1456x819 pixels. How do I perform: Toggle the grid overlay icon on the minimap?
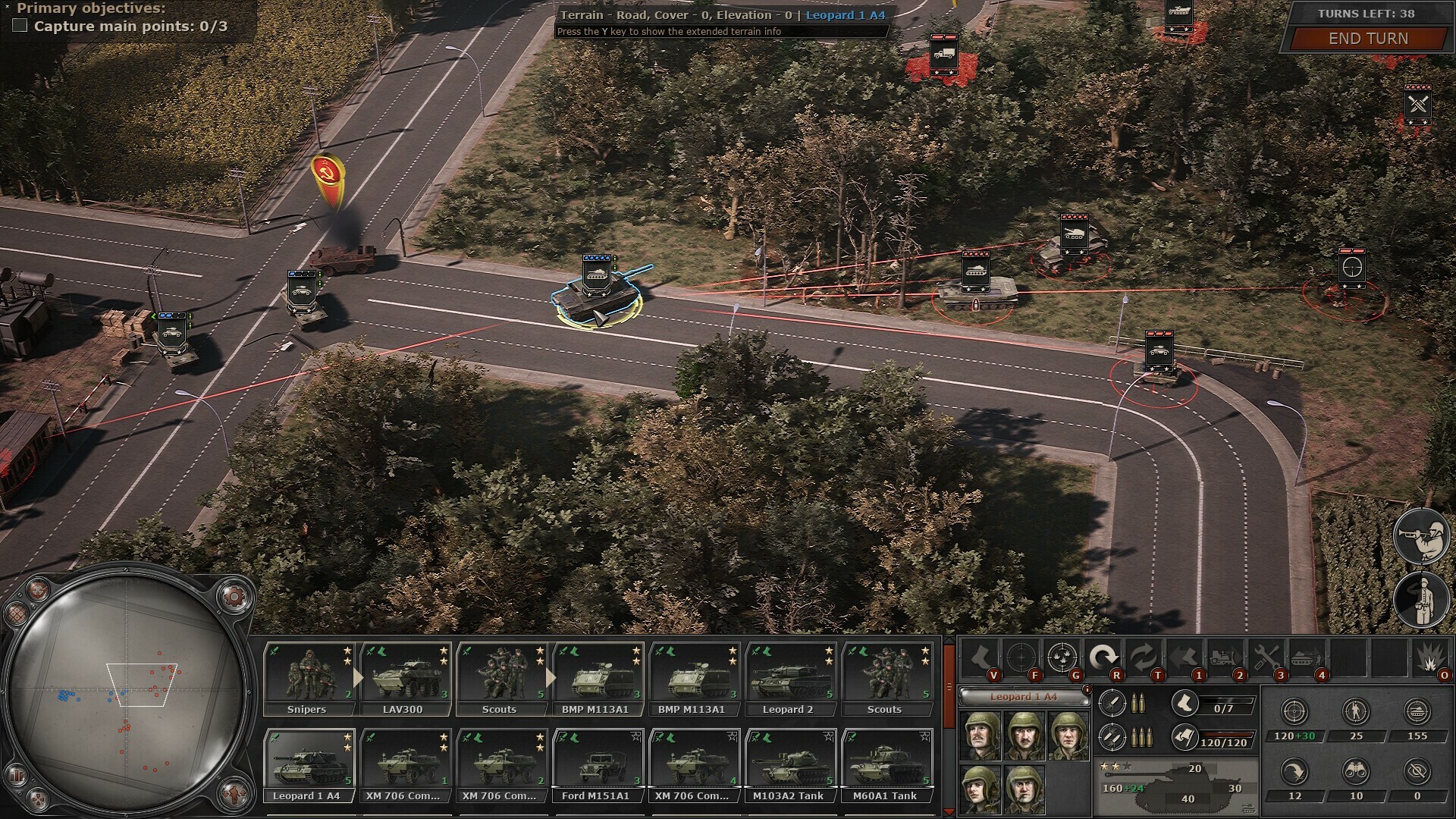click(x=18, y=613)
